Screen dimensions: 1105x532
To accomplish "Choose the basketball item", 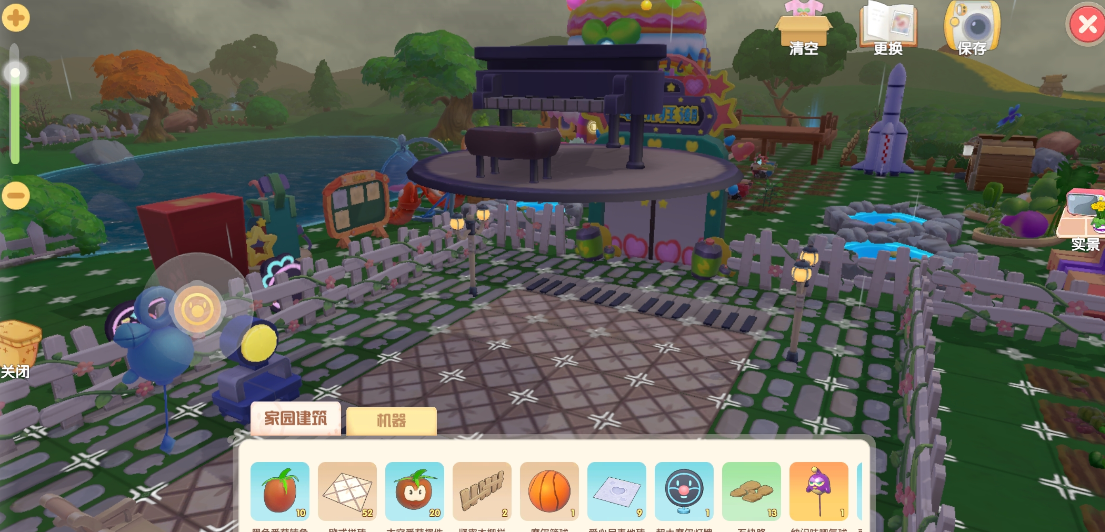I will [549, 492].
